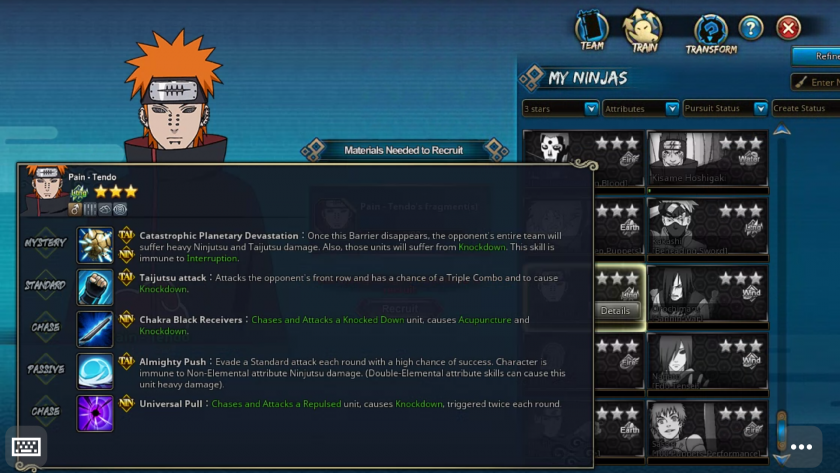
Task: Open the on-screen keyboard overlay button
Action: pos(26,447)
